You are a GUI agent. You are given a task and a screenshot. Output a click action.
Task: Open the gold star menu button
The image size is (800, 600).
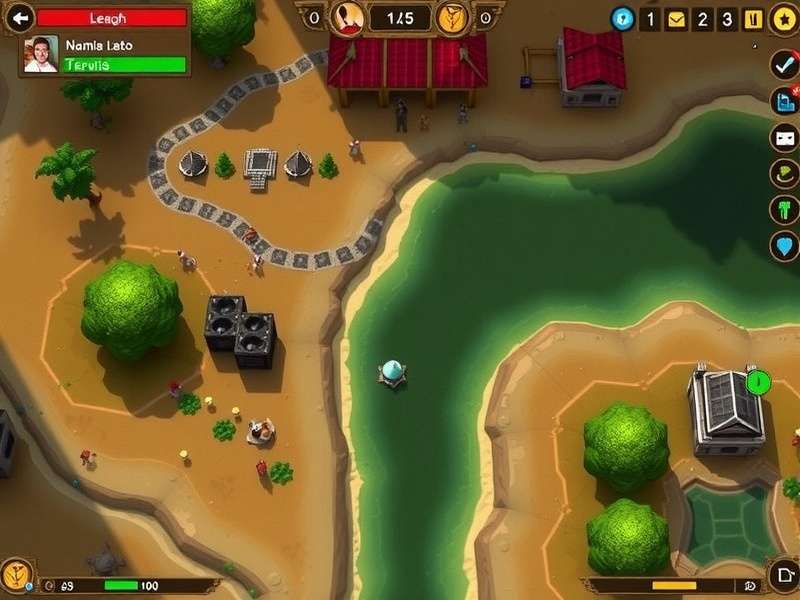[x=783, y=18]
